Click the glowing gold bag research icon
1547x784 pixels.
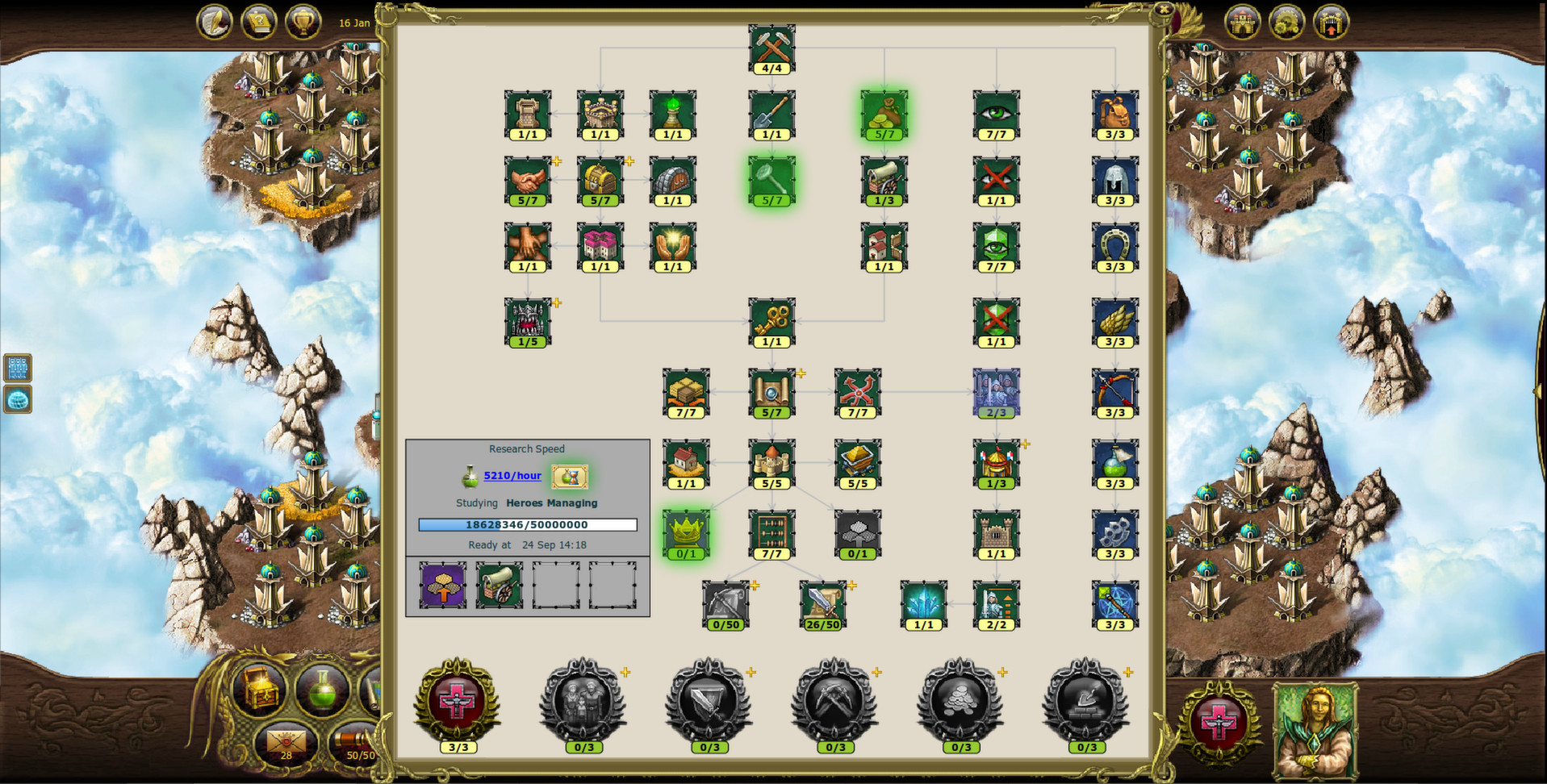883,114
